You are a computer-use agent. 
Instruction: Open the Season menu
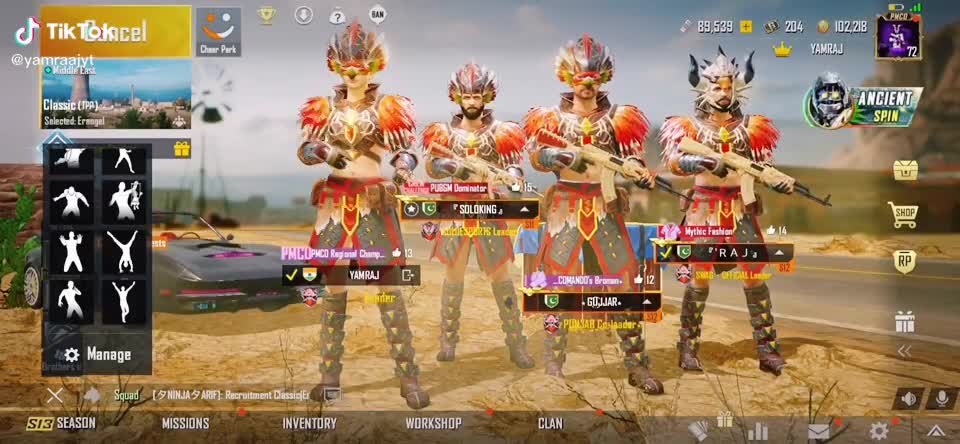[x=62, y=423]
